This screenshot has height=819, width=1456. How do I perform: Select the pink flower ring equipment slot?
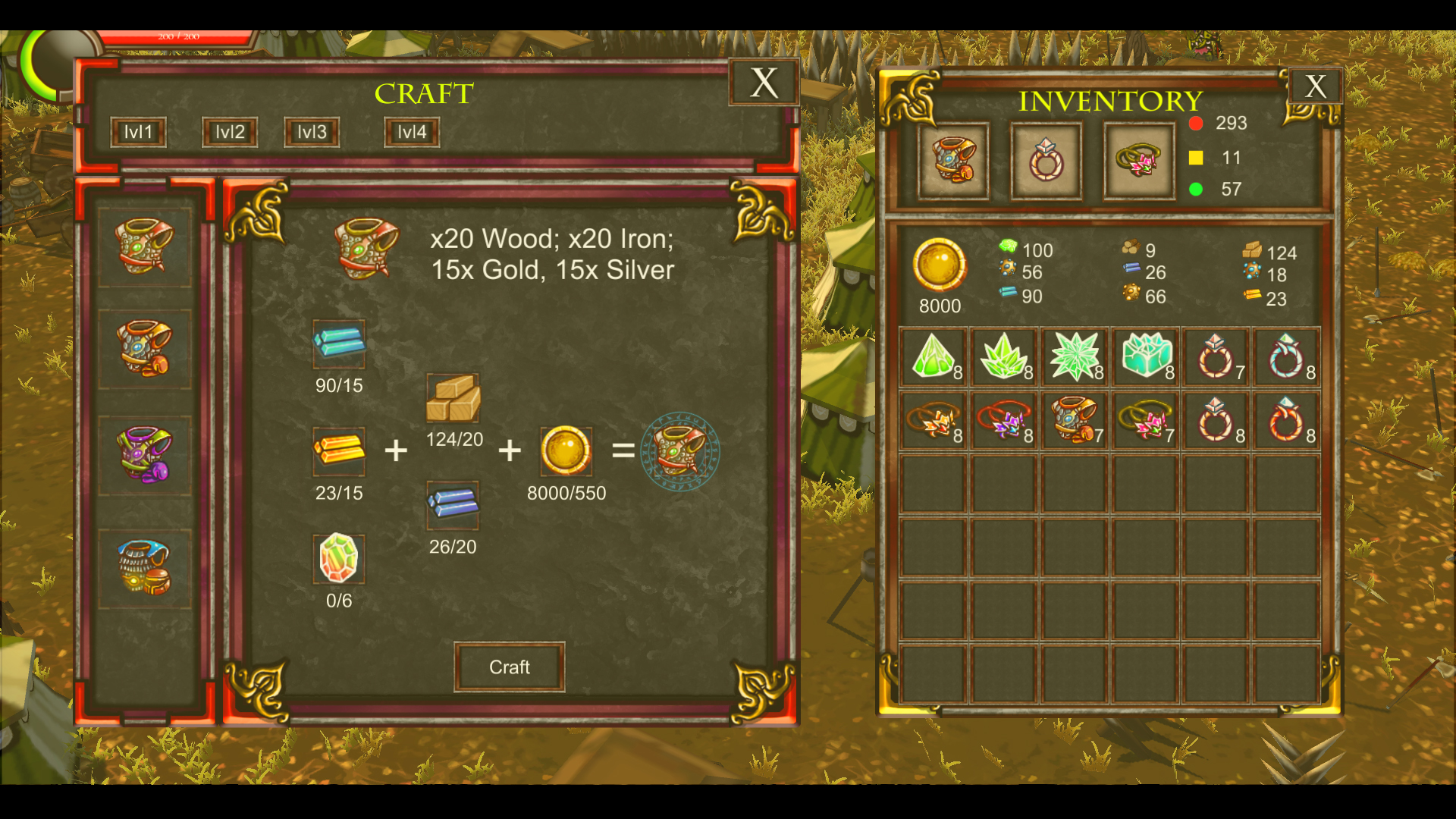click(x=1138, y=161)
